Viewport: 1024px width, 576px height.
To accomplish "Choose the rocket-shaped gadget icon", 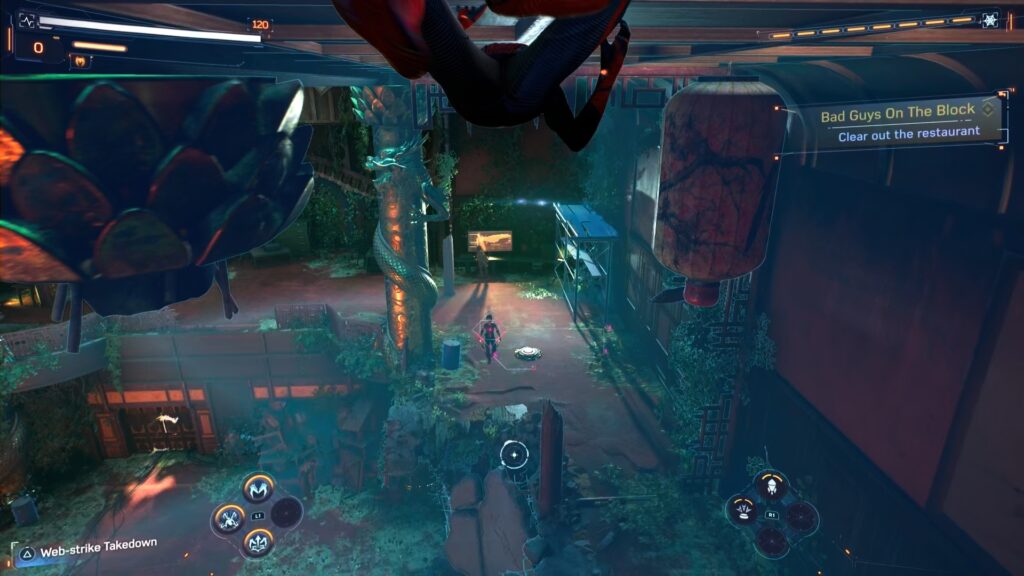I will coord(771,488).
